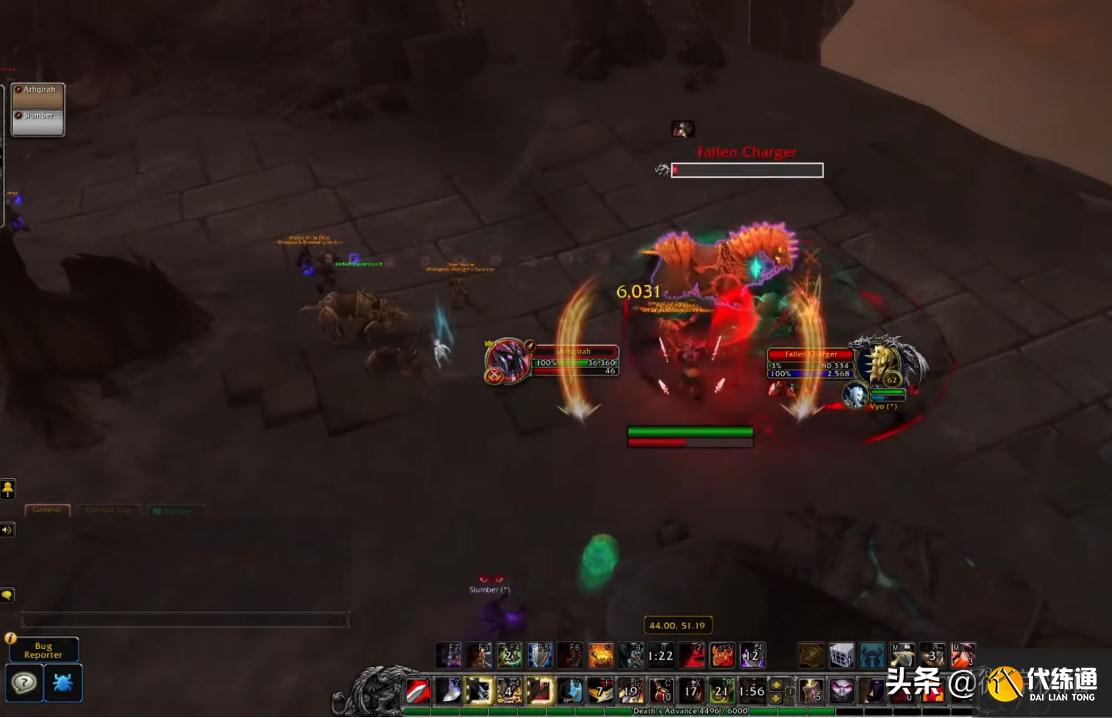Image resolution: width=1112 pixels, height=718 pixels.
Task: Click the Fallen Charger target frame
Action: coord(811,365)
